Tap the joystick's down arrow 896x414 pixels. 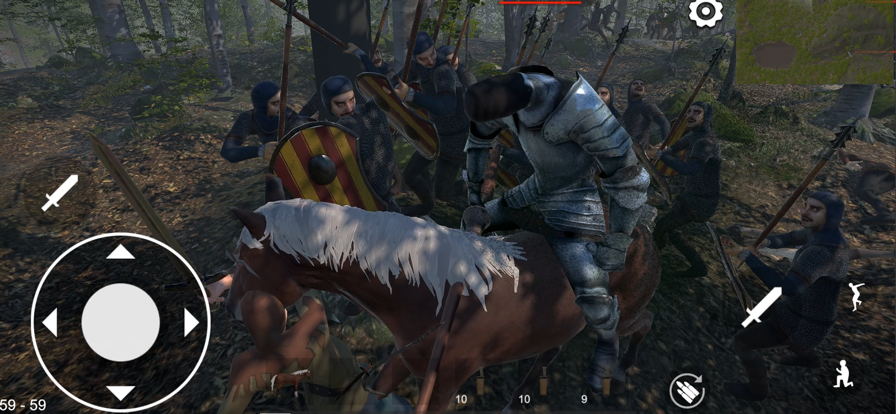(x=120, y=392)
